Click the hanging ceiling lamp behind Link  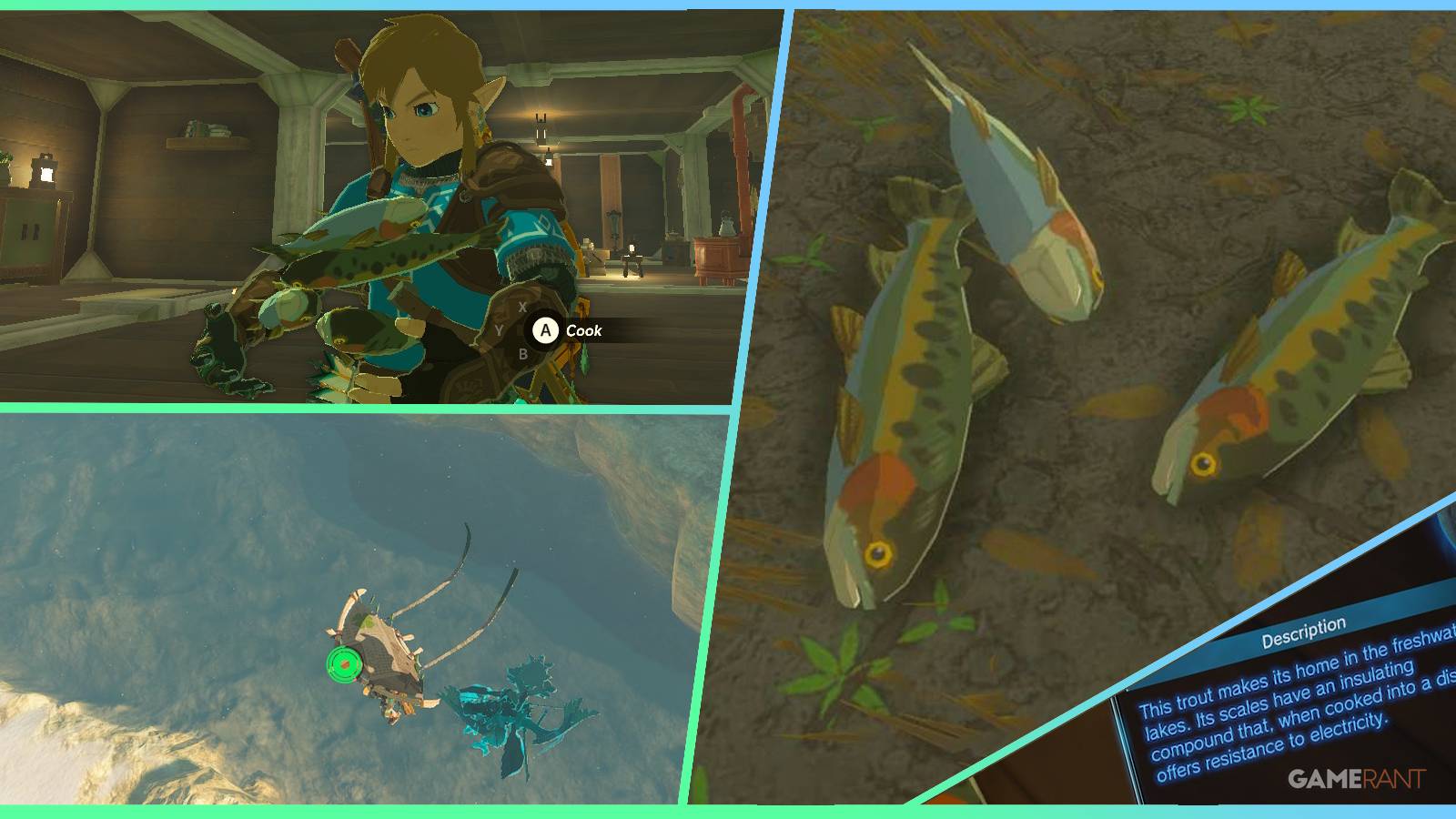539,129
